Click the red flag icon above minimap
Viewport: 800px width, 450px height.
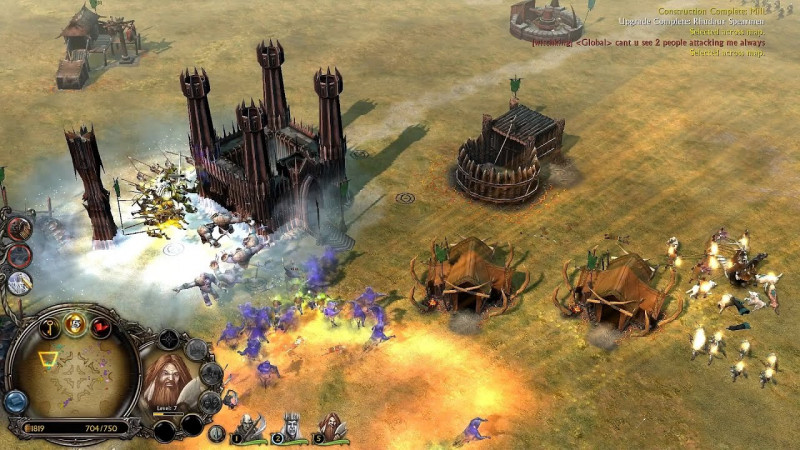pyautogui.click(x=101, y=327)
